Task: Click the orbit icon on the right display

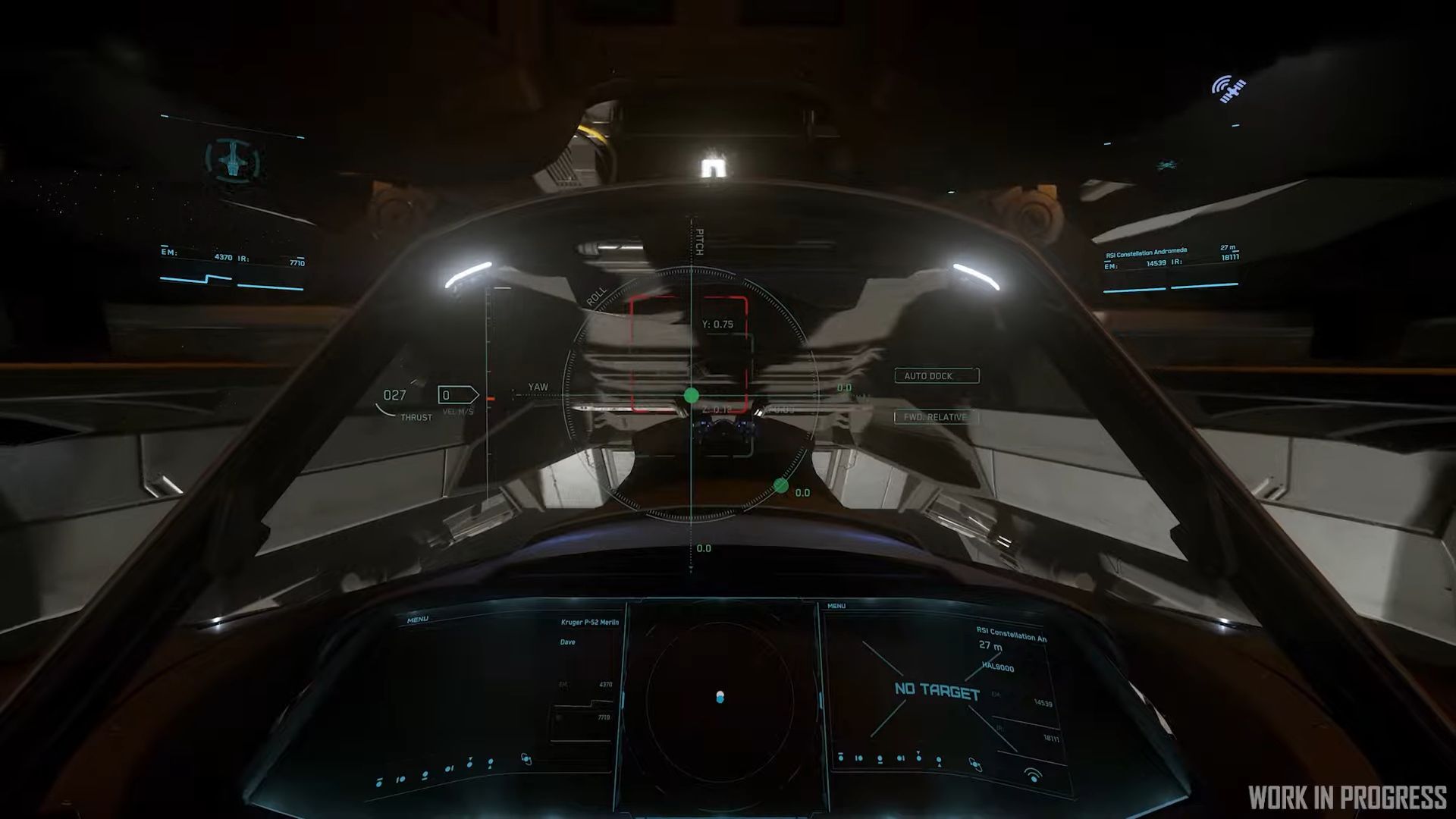Action: click(x=975, y=766)
